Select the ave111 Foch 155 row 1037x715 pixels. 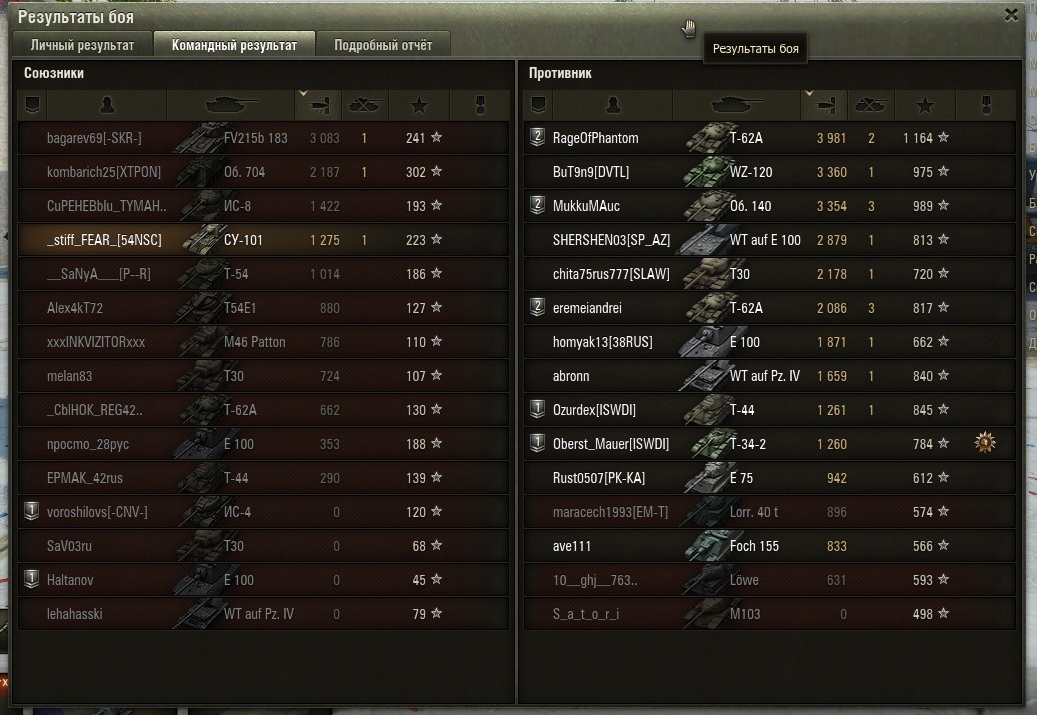[x=770, y=546]
